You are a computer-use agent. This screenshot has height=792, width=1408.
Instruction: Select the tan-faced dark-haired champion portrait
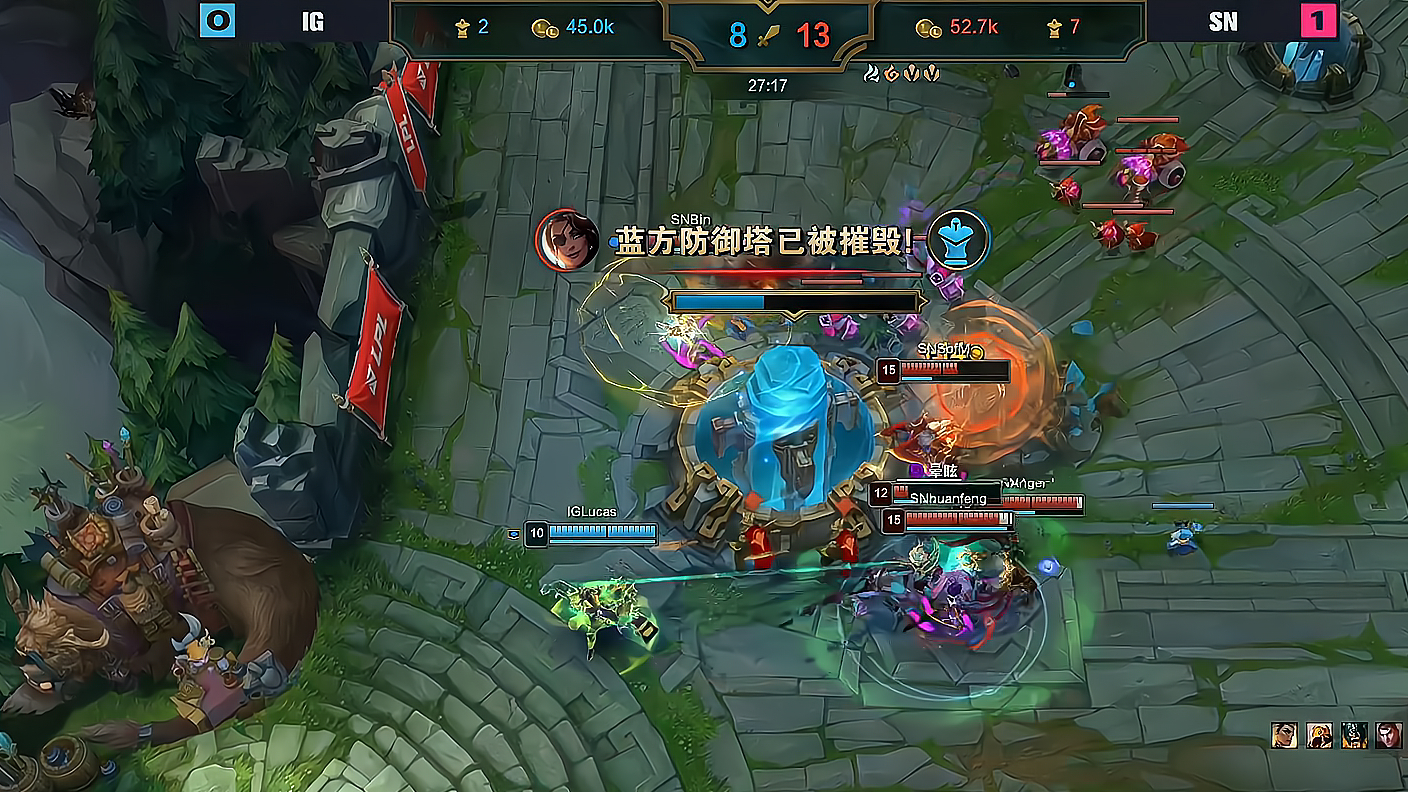point(1284,735)
